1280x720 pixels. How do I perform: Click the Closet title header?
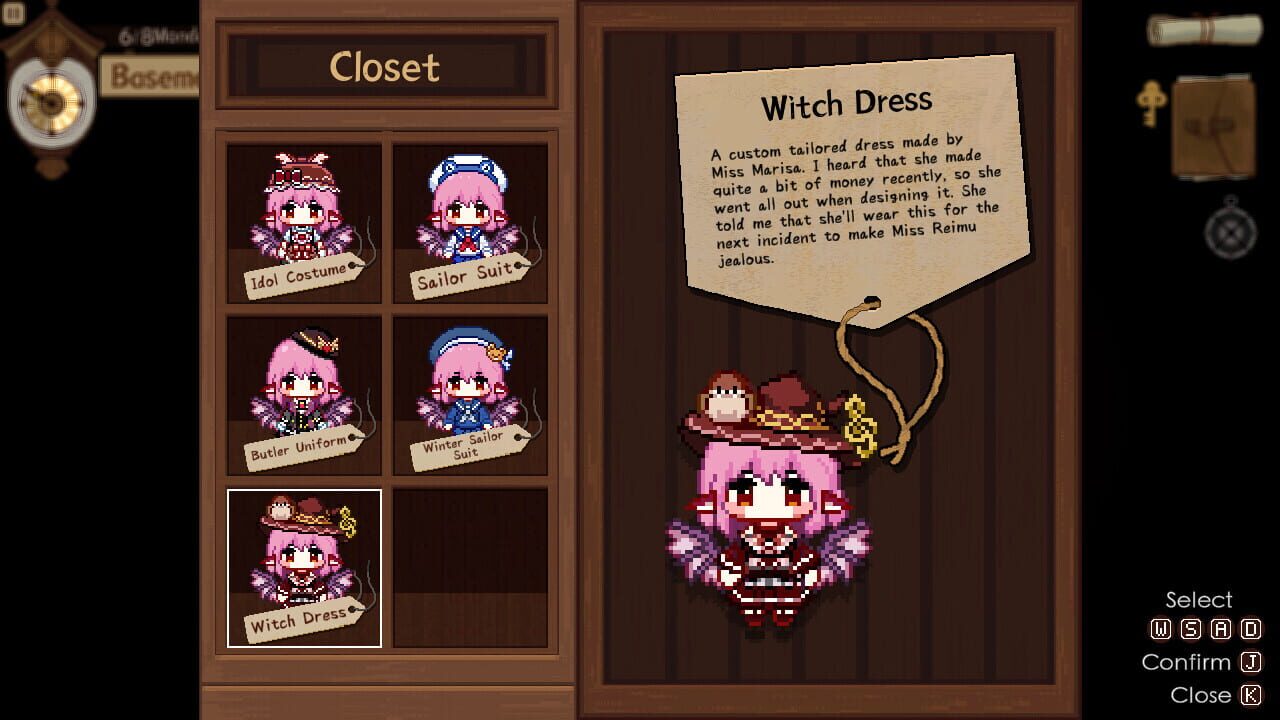(386, 68)
